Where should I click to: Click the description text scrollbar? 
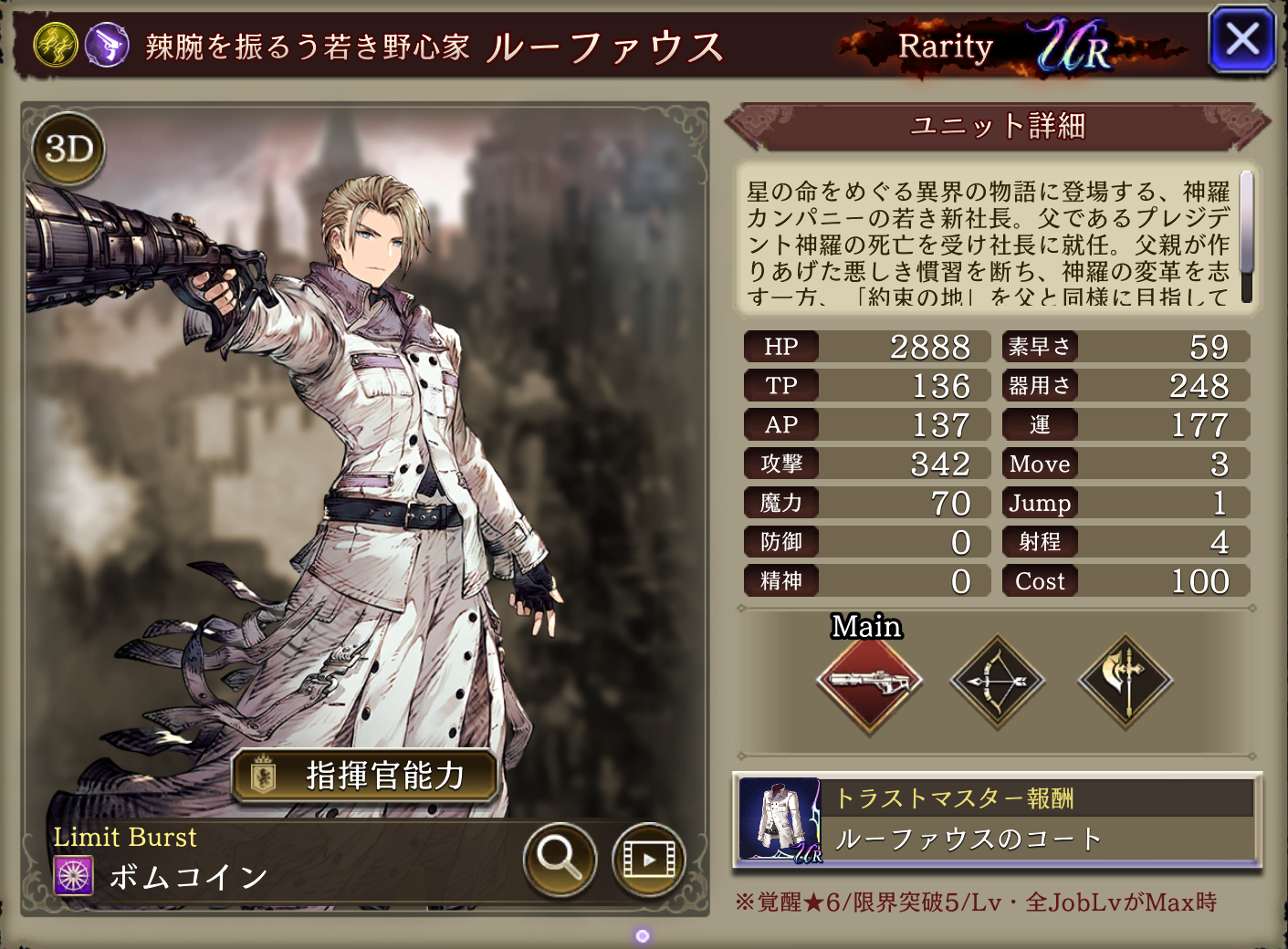tap(1246, 237)
